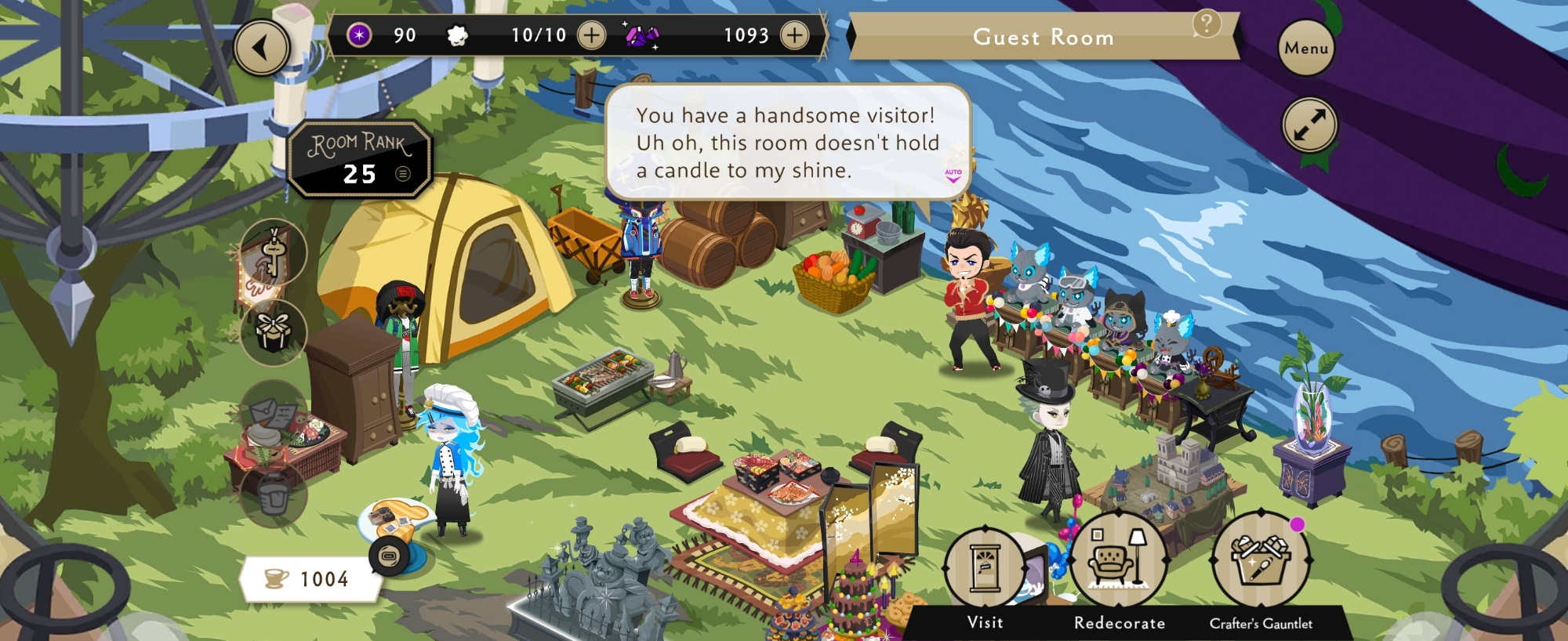The image size is (1568, 641).
Task: Open the letters and envelope icon
Action: (x=273, y=412)
